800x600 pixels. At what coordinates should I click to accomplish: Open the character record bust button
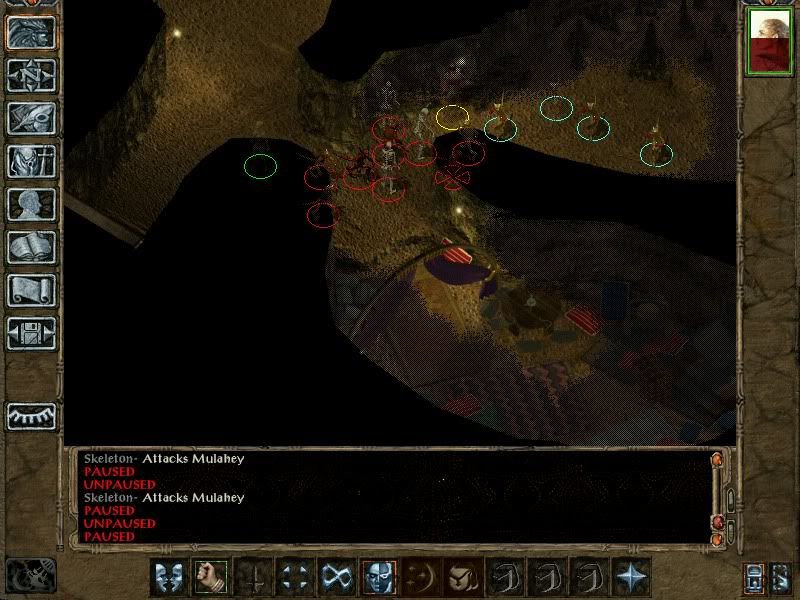point(31,204)
